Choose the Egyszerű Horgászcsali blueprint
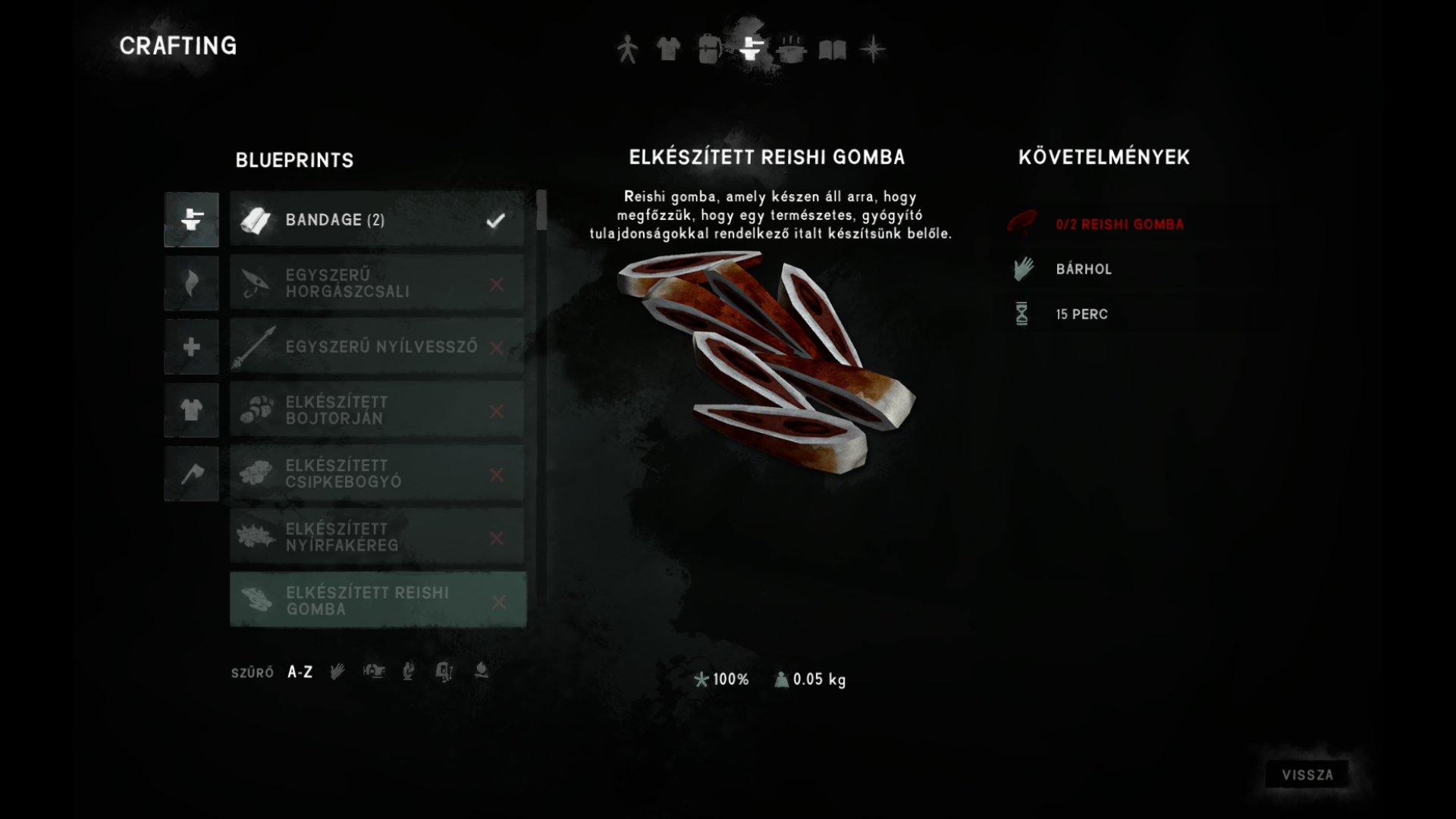 click(x=377, y=284)
